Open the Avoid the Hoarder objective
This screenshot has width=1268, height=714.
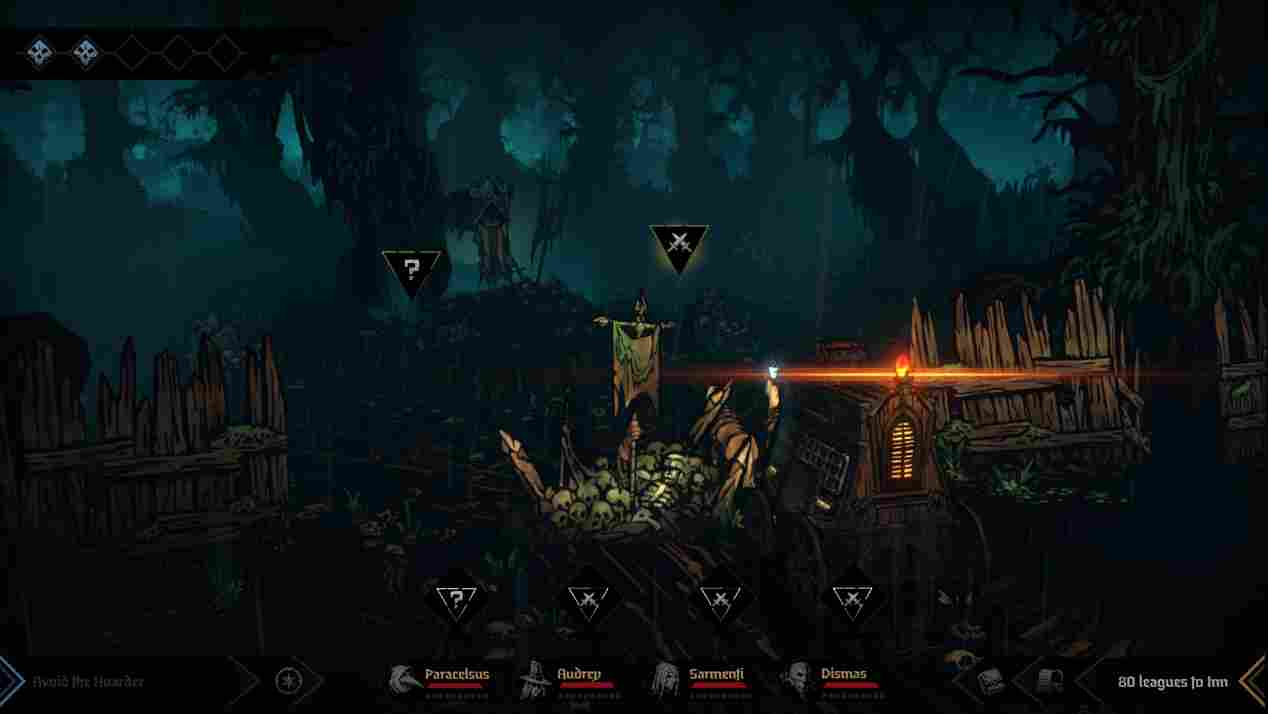pos(88,682)
